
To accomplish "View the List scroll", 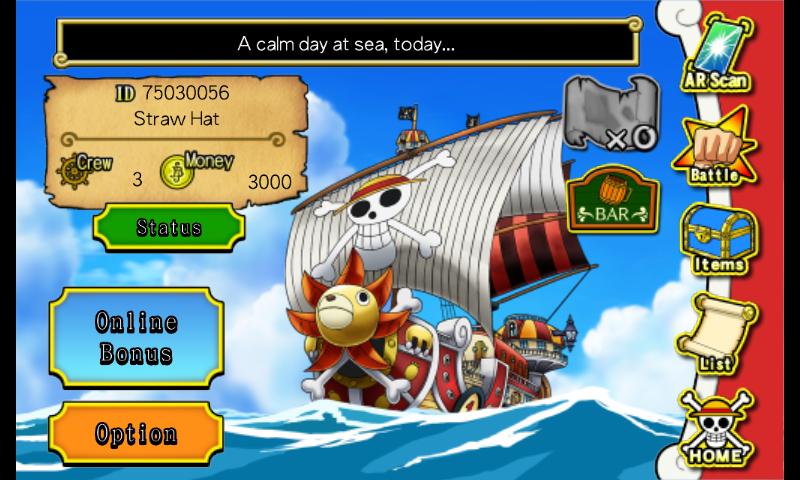I will click(x=714, y=335).
